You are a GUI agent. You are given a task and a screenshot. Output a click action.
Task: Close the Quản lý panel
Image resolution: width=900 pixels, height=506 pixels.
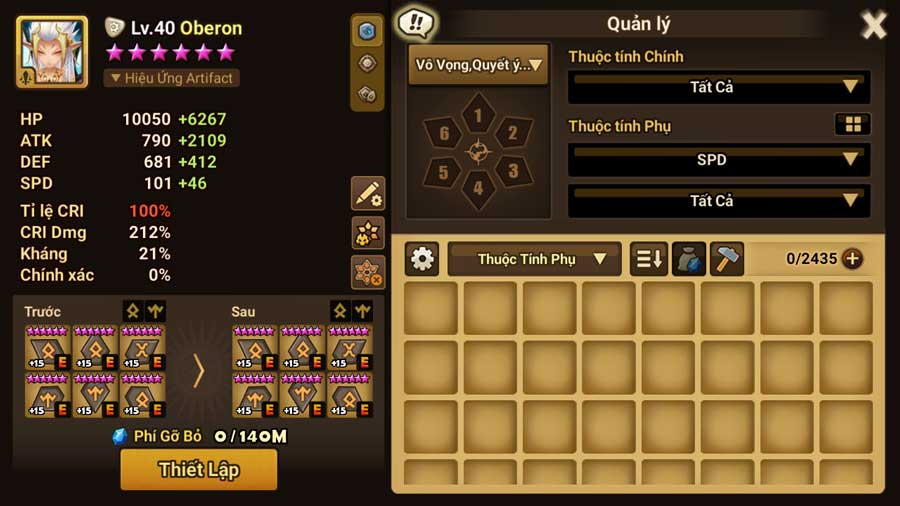(x=873, y=25)
